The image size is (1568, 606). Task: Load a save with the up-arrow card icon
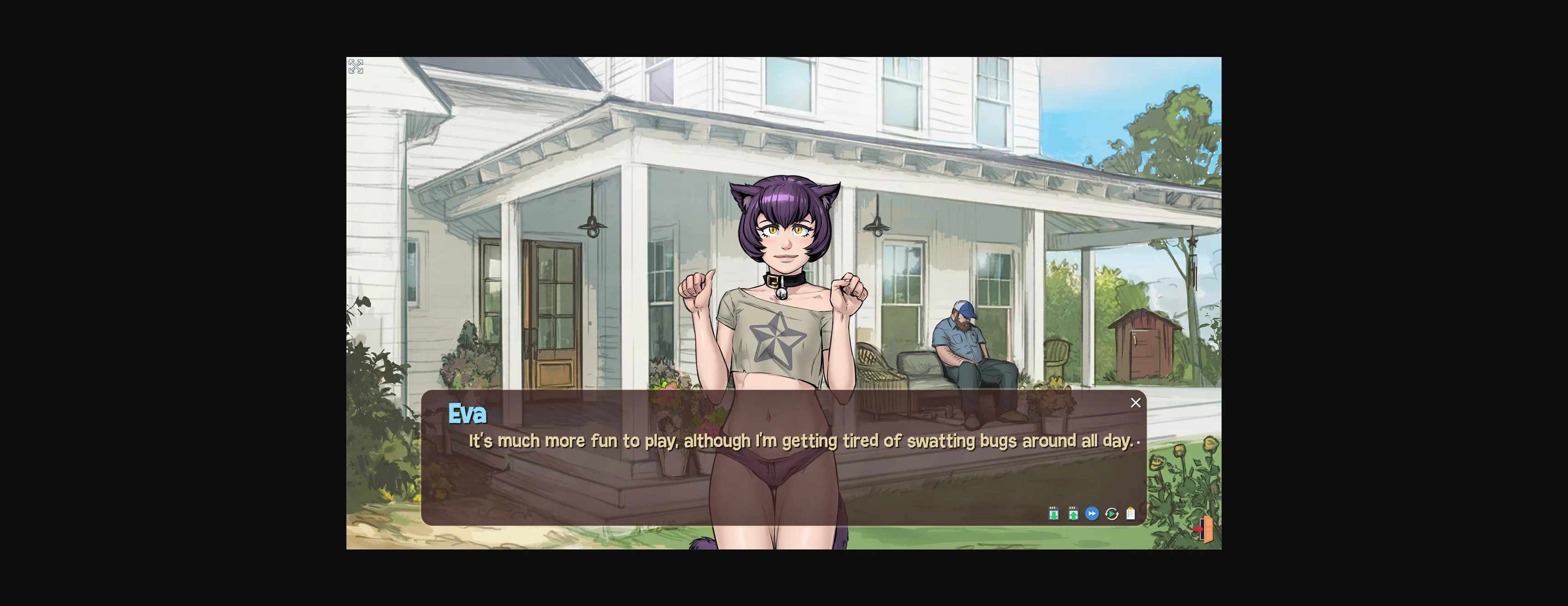point(1073,514)
